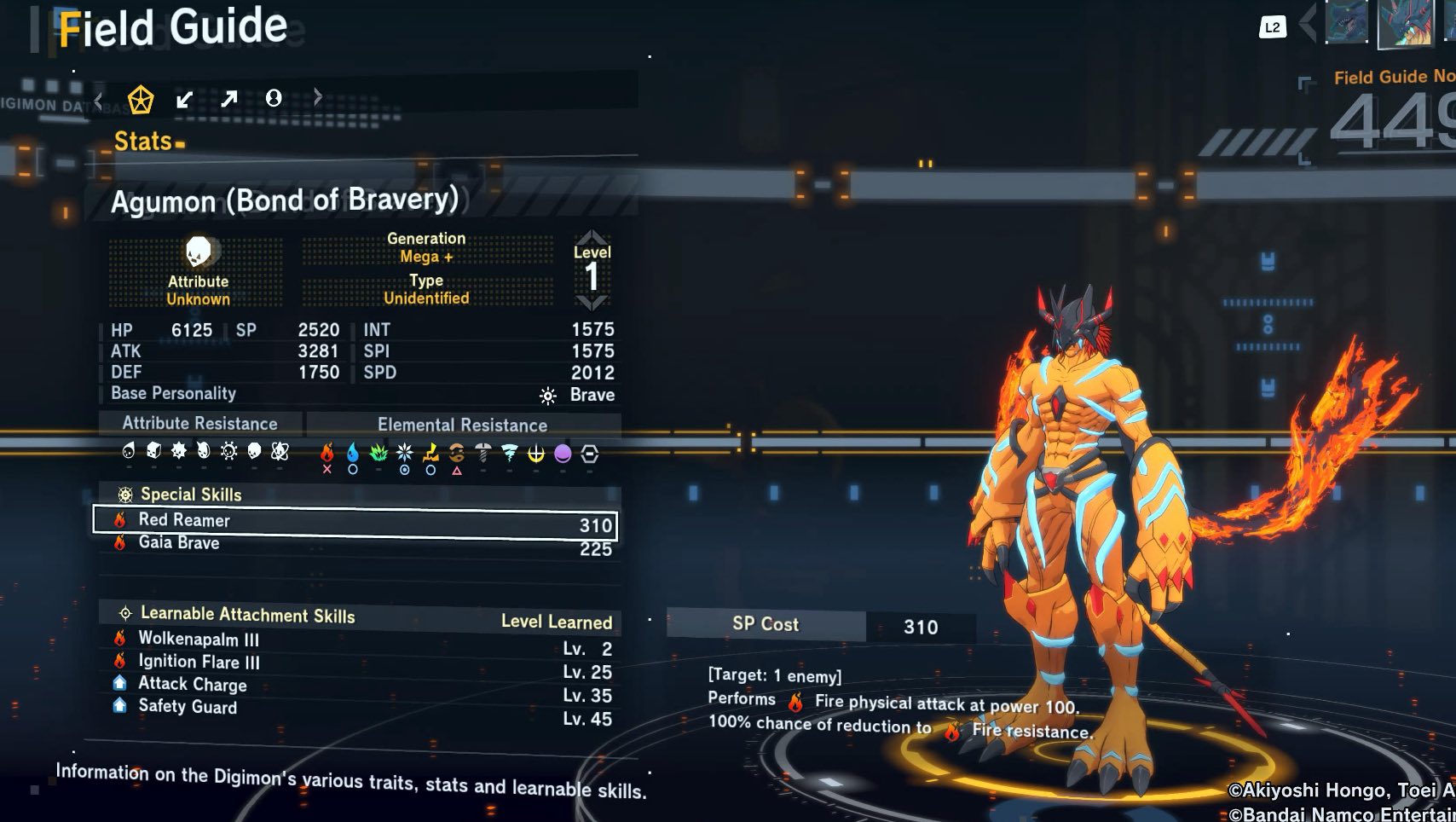Select the Red Reamer special skill
Screen dimensions: 1456x822
tap(355, 522)
